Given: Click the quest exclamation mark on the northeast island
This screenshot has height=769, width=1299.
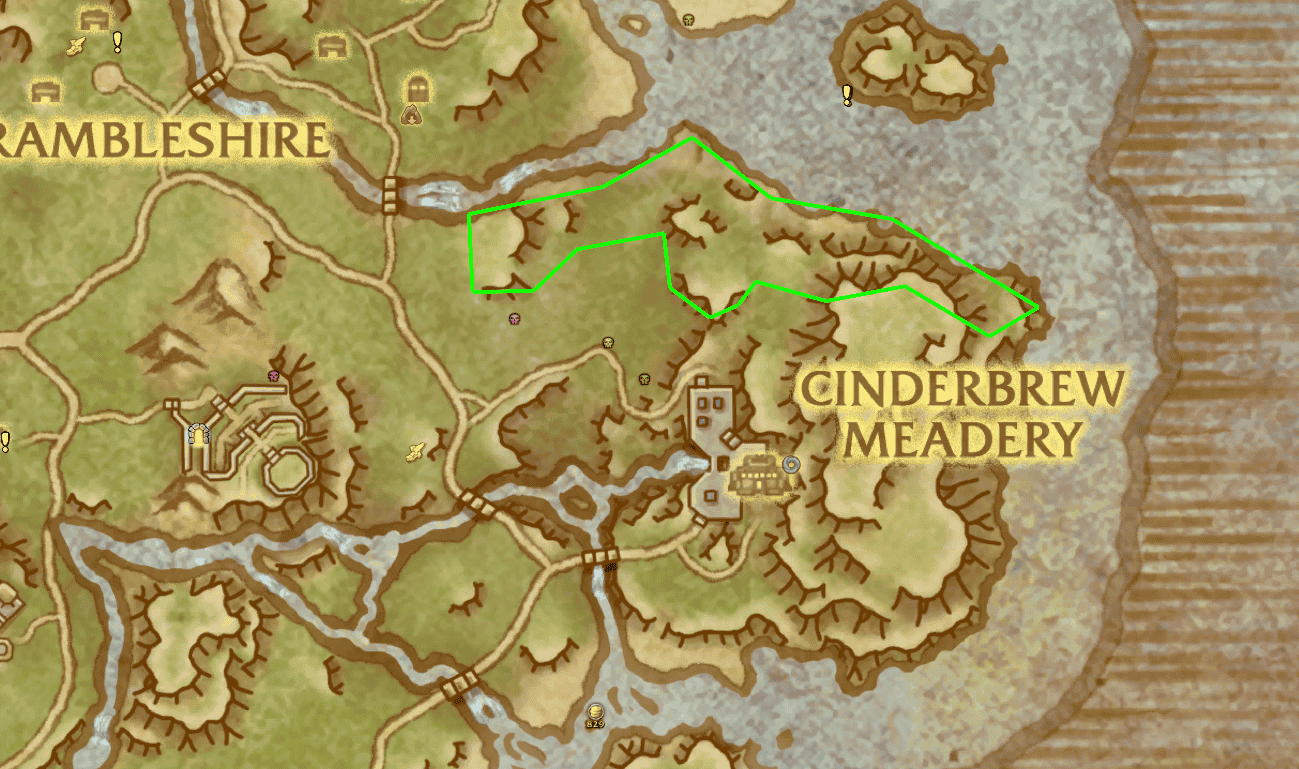Looking at the screenshot, I should [x=846, y=97].
